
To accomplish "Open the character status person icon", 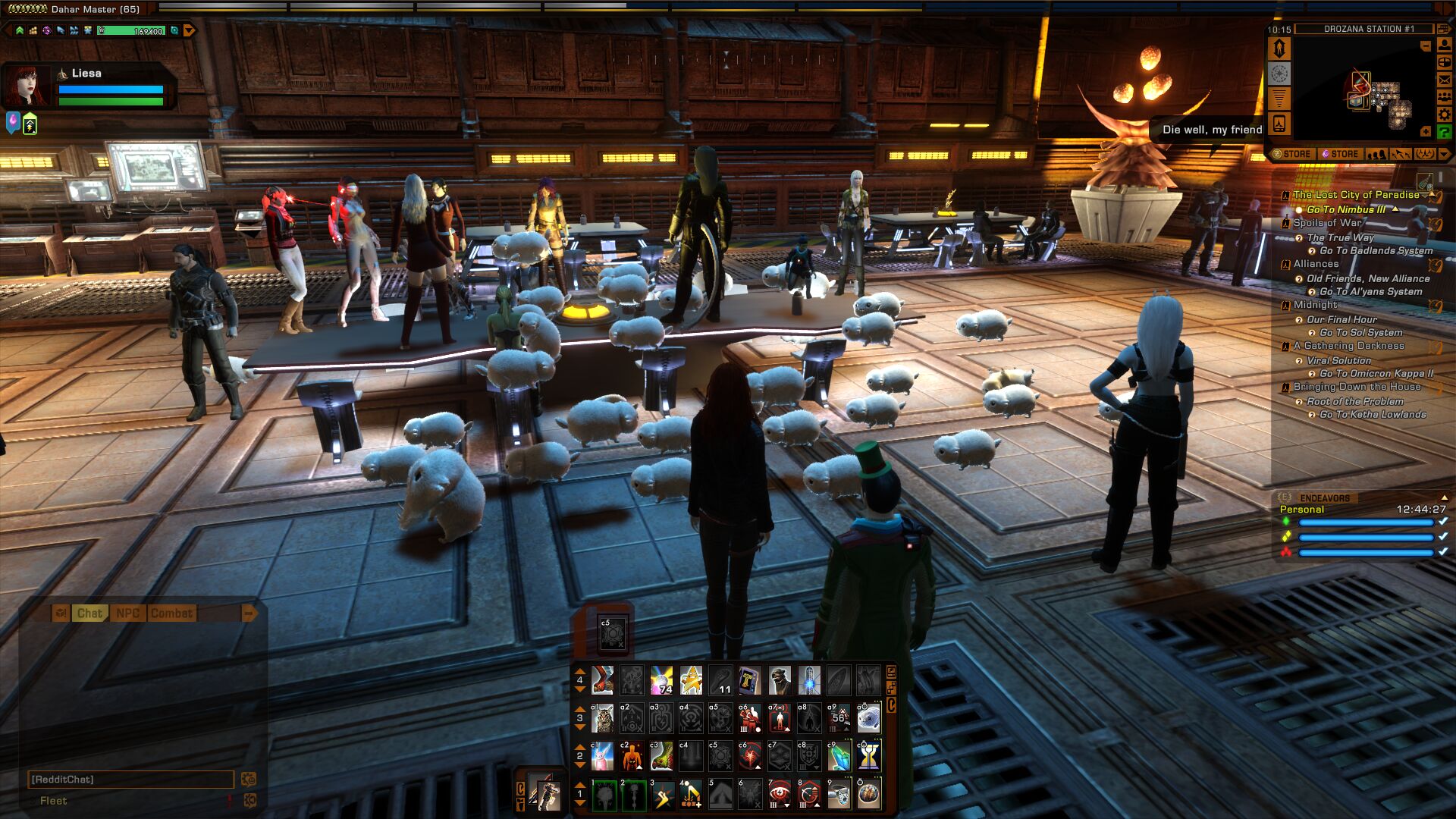I will 1445,45.
